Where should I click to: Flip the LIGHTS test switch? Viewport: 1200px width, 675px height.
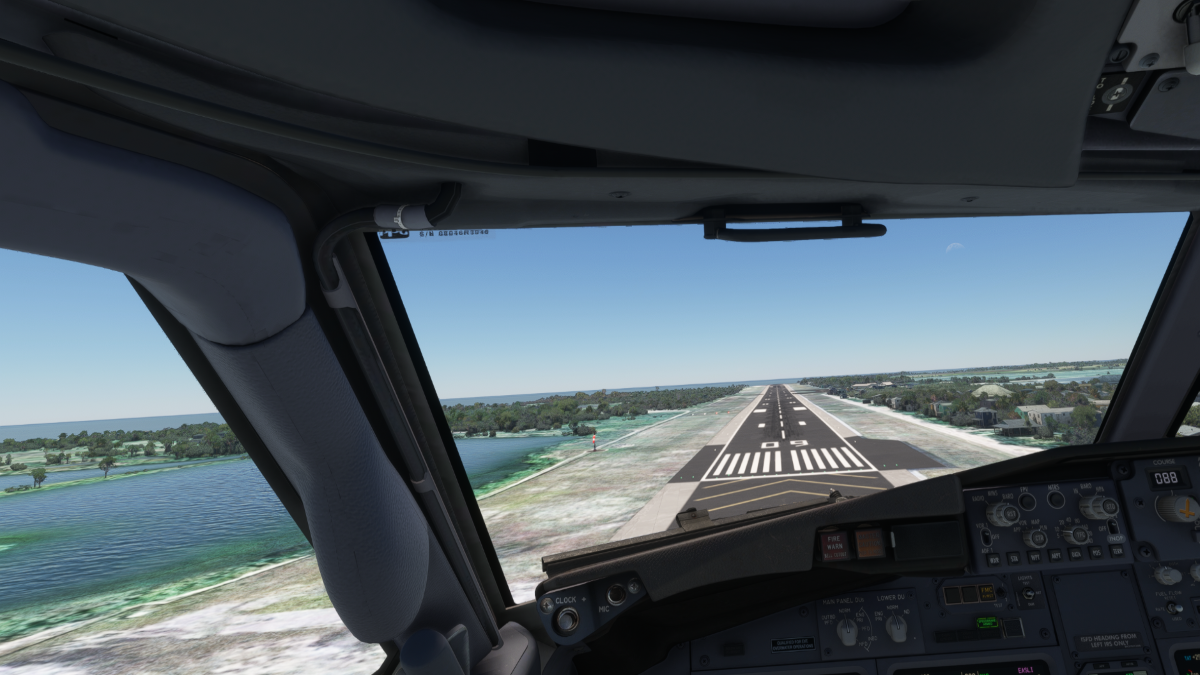1027,593
